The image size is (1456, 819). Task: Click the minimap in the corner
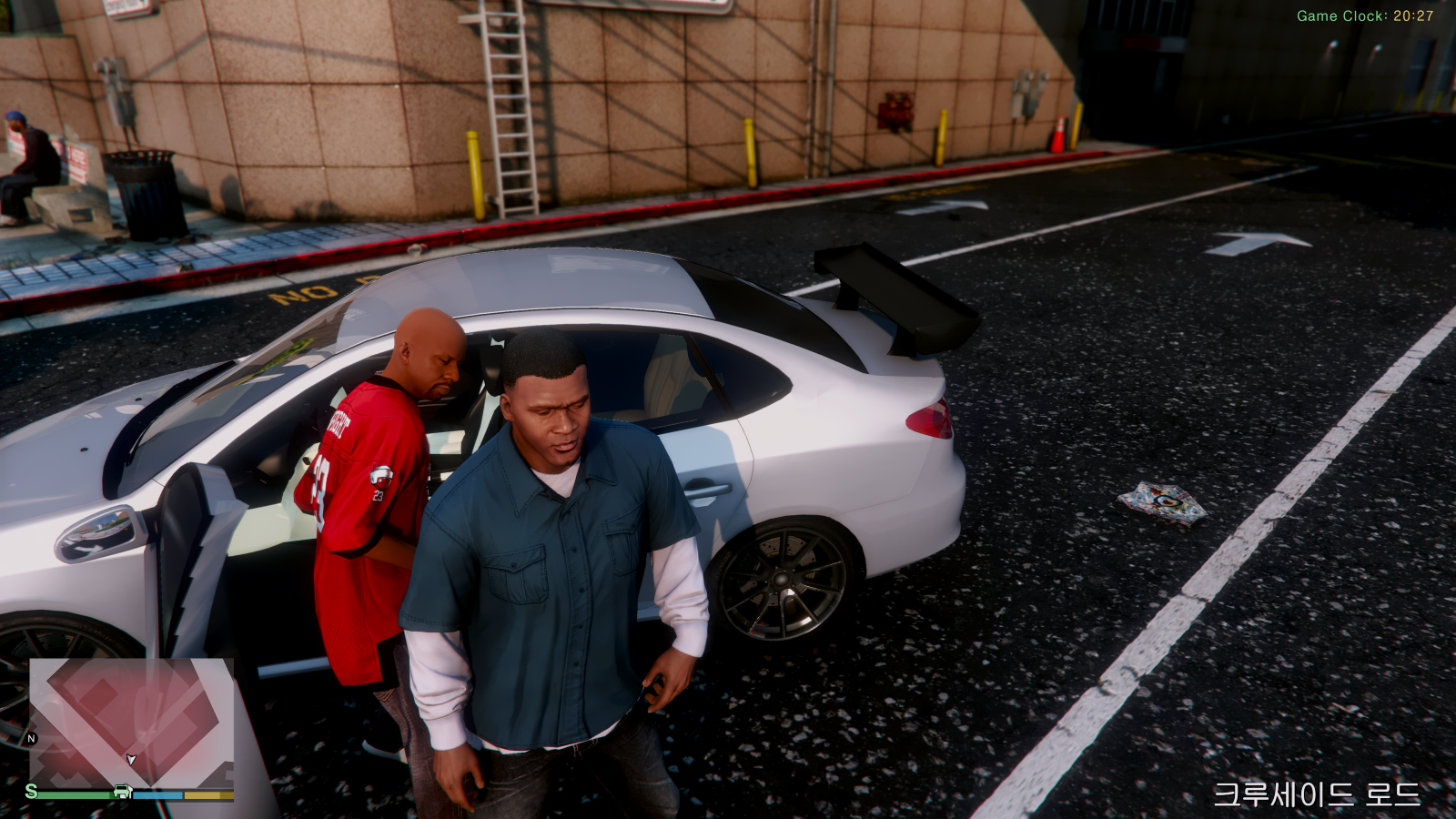click(x=131, y=723)
